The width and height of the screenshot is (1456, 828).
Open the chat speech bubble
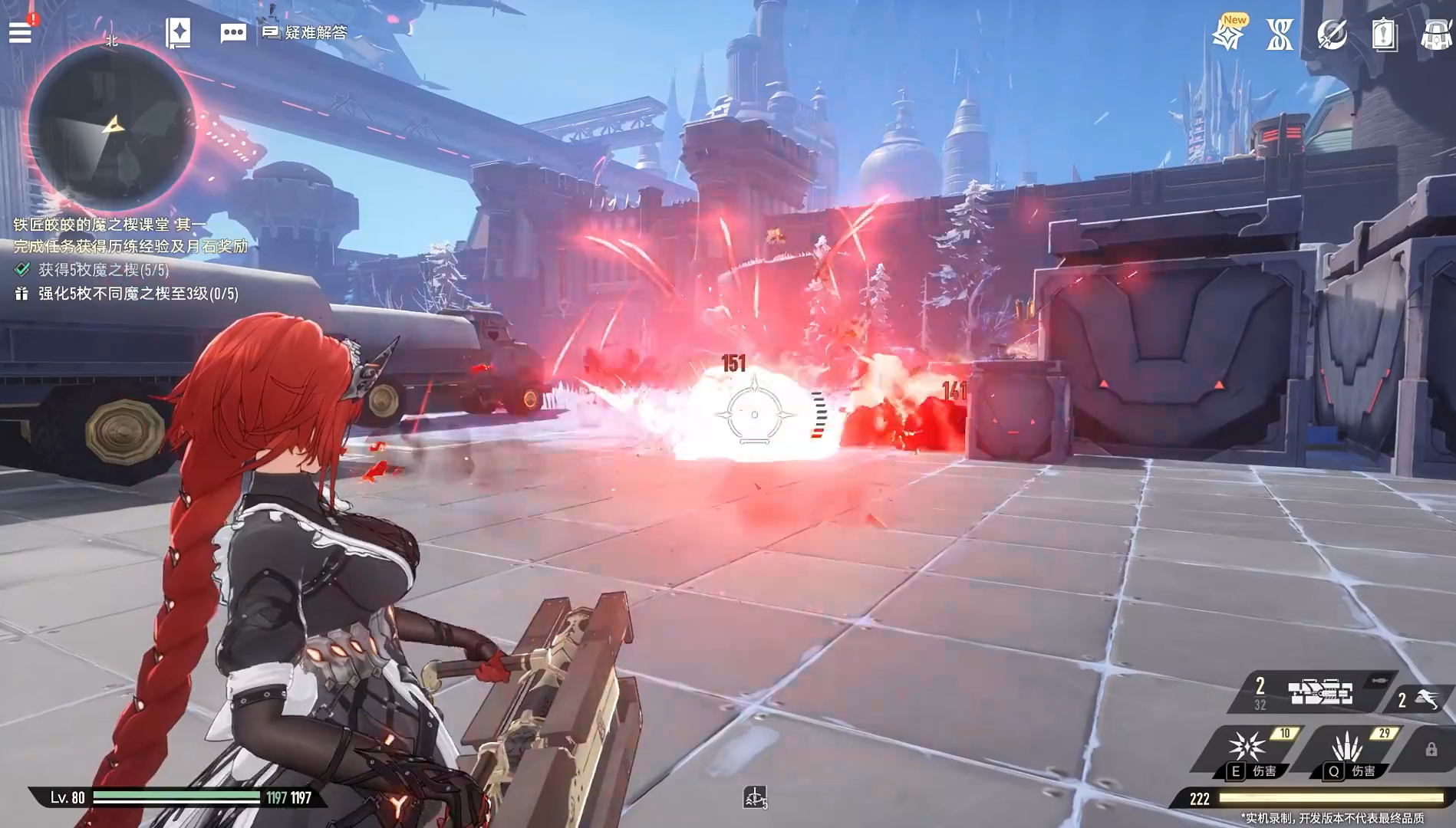[x=233, y=33]
